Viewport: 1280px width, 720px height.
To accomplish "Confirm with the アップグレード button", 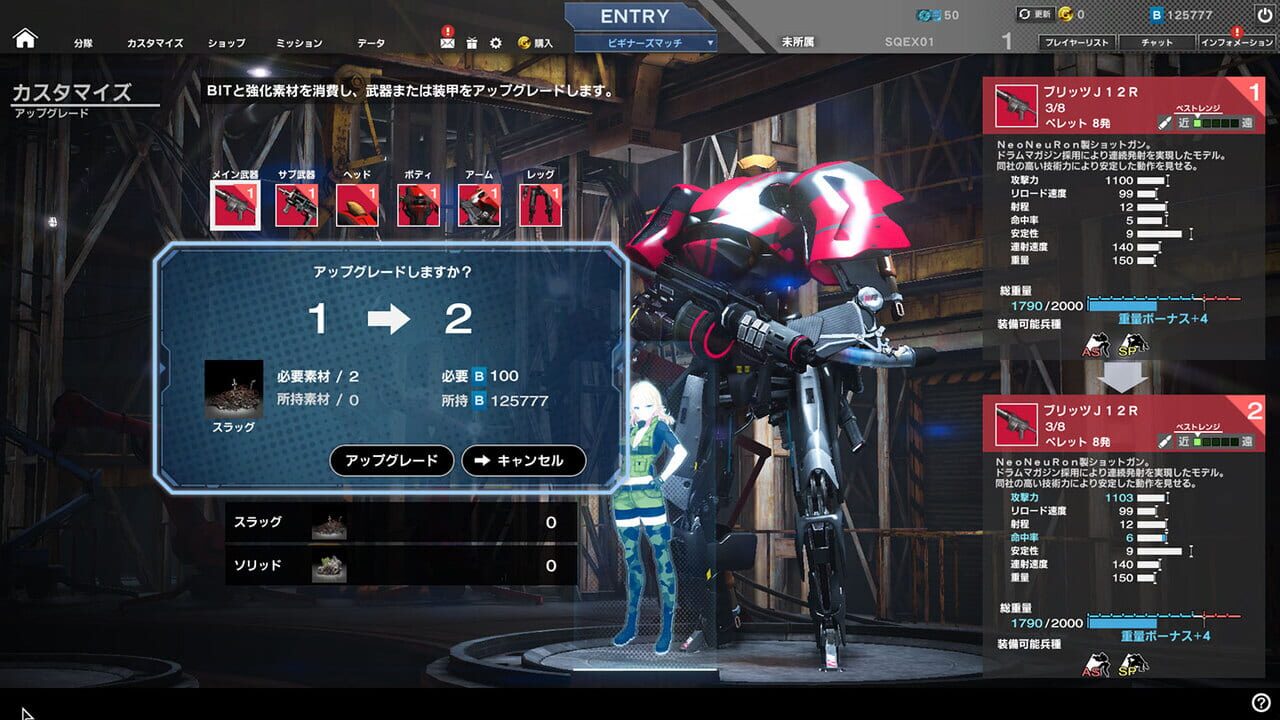I will pyautogui.click(x=392, y=461).
